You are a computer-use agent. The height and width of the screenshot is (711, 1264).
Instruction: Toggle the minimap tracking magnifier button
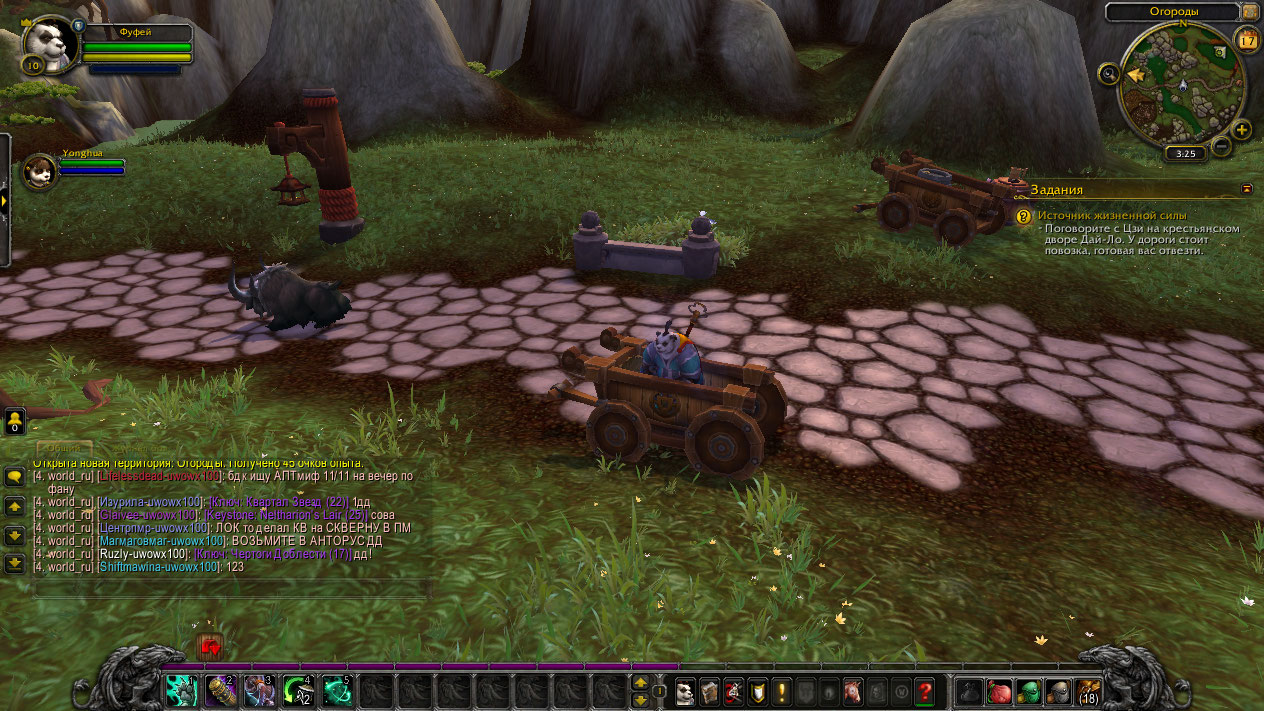tap(1107, 73)
